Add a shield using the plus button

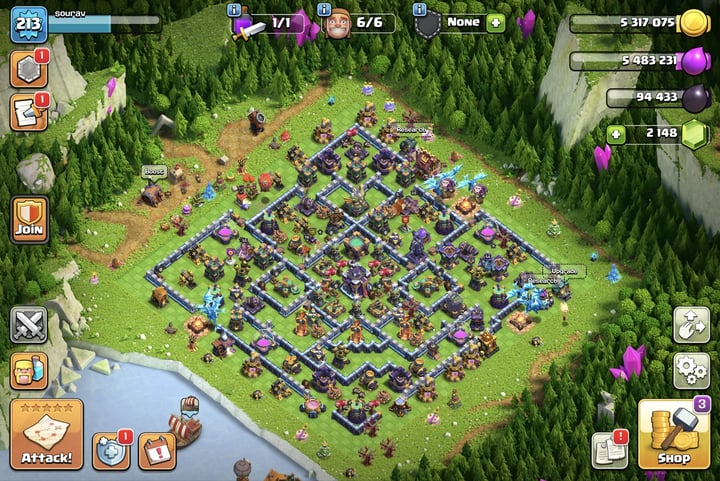click(x=496, y=23)
